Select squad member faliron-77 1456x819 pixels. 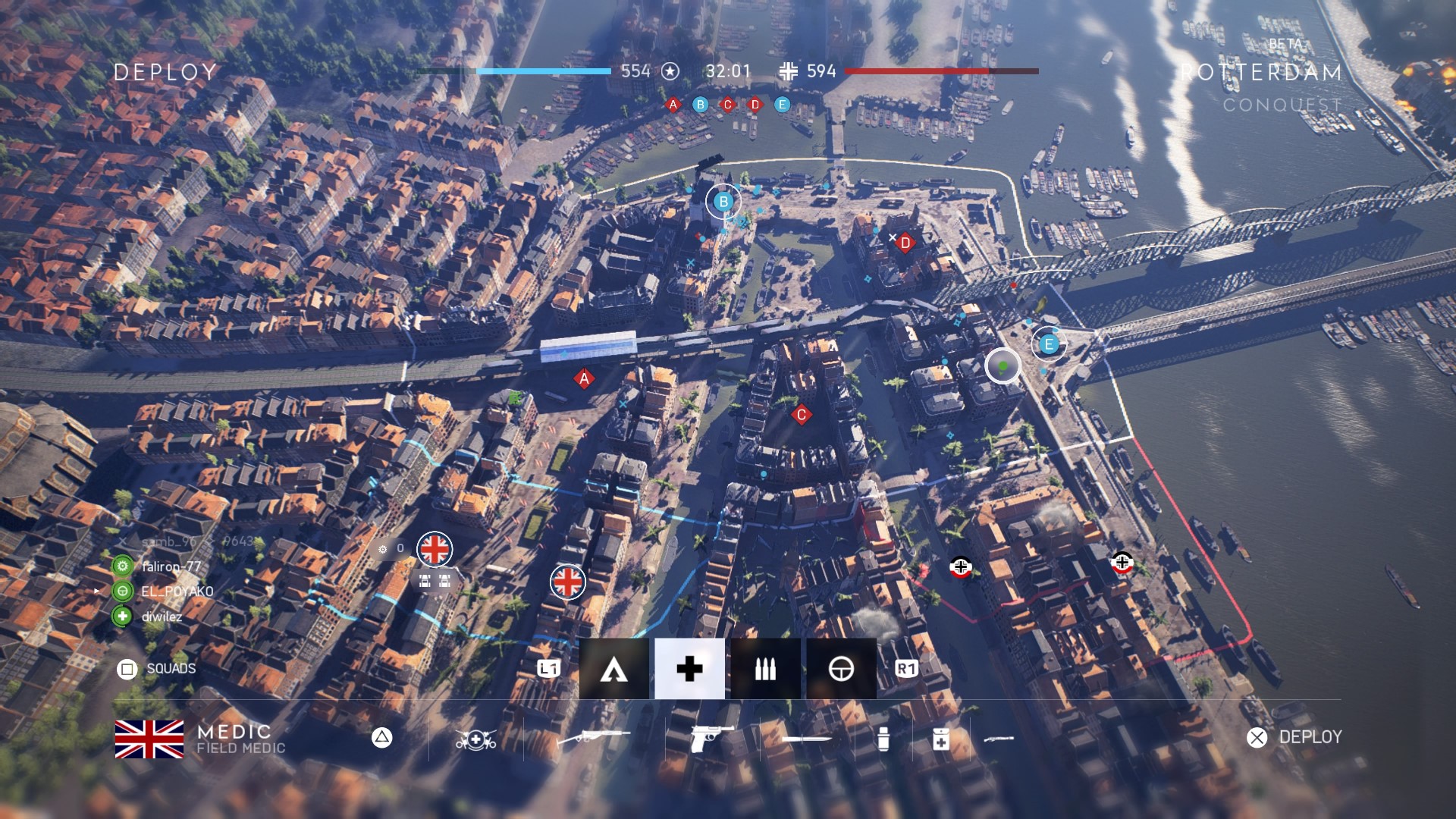tap(171, 566)
